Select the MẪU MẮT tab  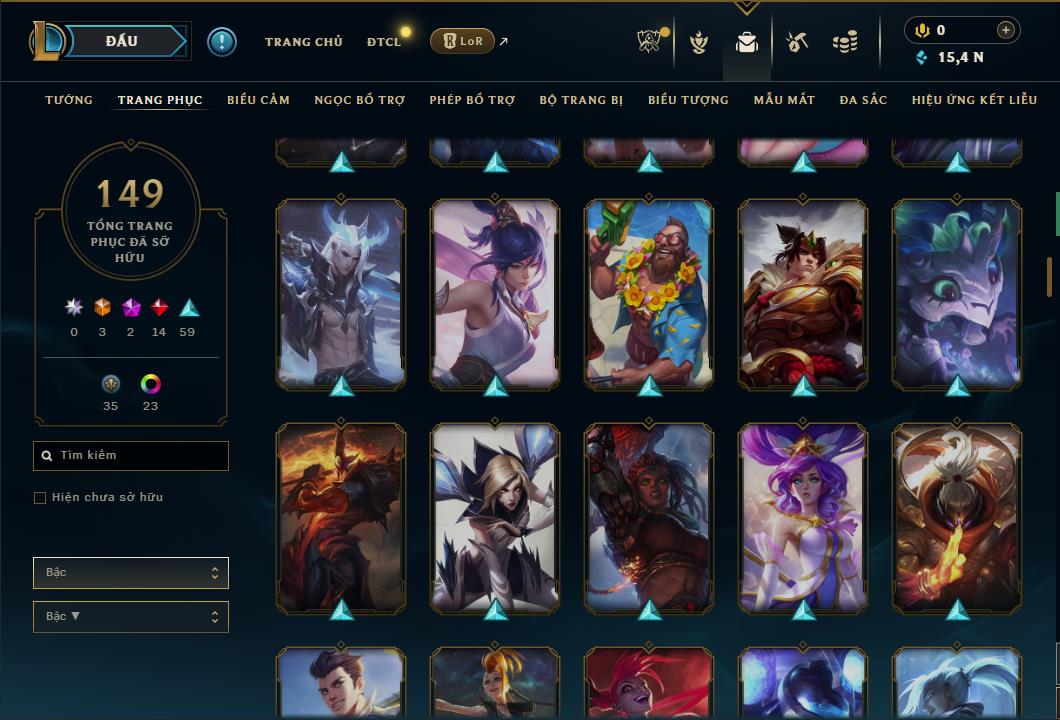[x=784, y=100]
